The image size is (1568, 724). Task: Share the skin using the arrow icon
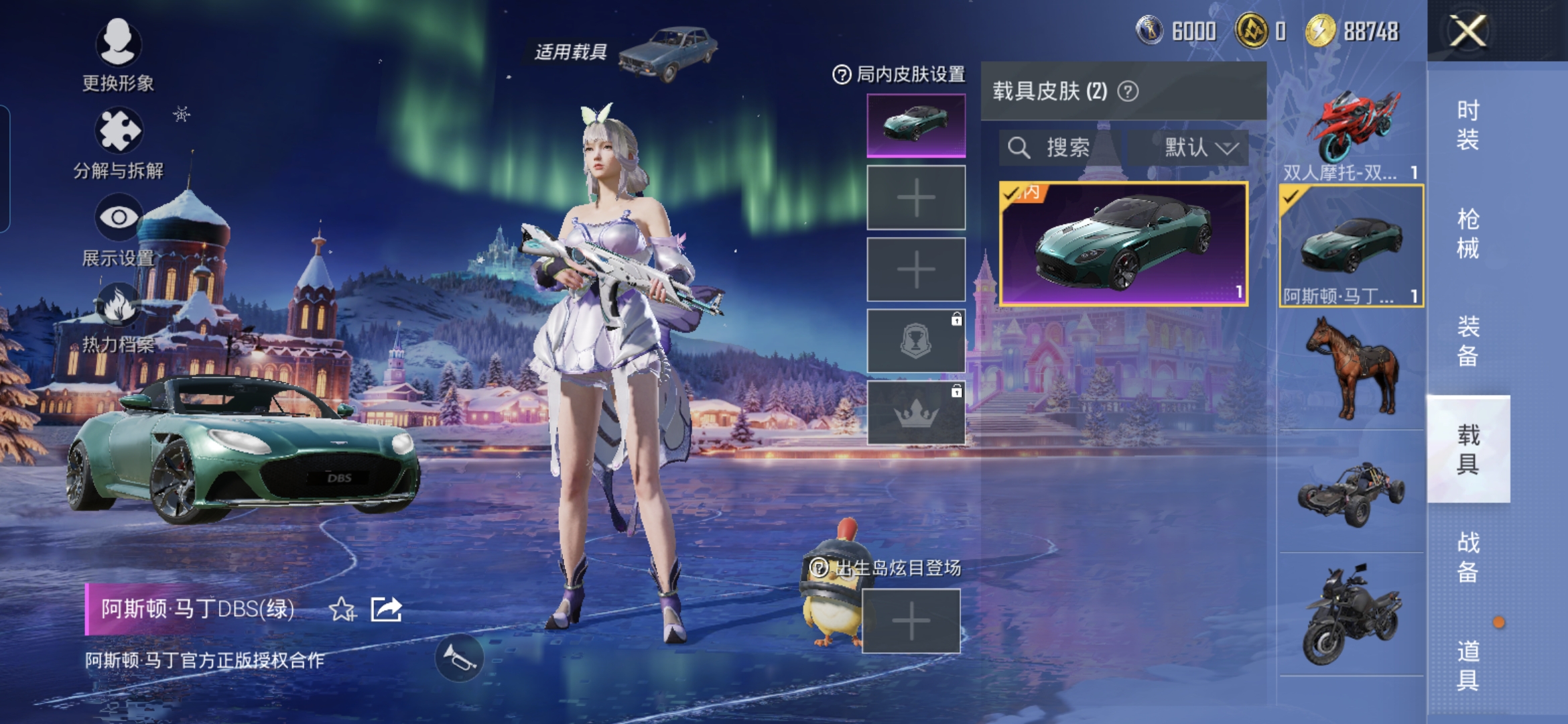(387, 609)
